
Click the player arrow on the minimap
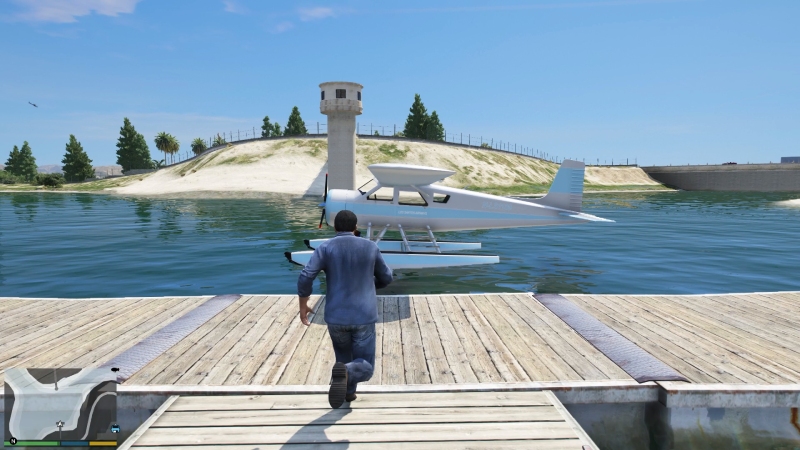60,425
